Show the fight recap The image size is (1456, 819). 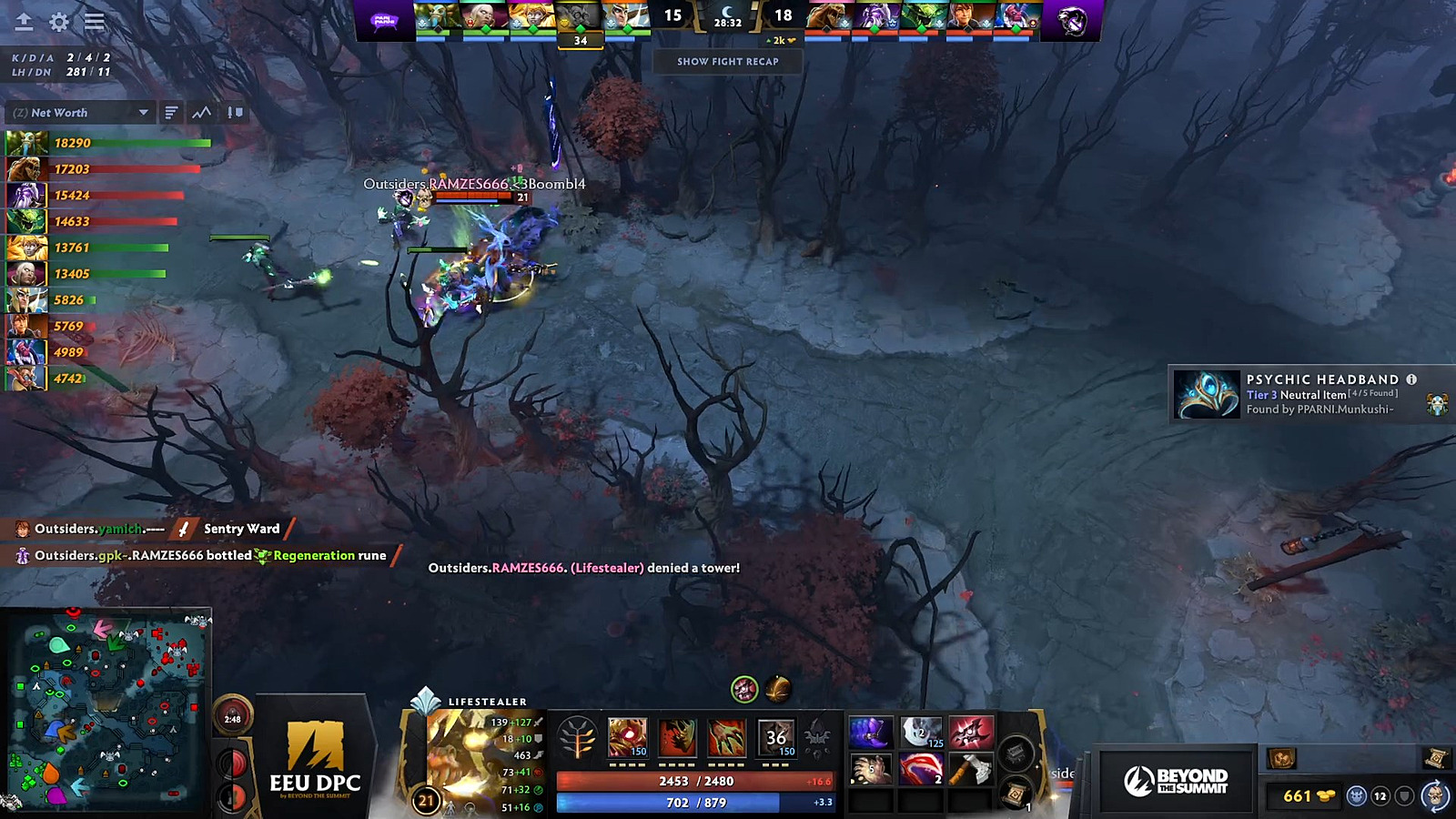click(x=727, y=62)
